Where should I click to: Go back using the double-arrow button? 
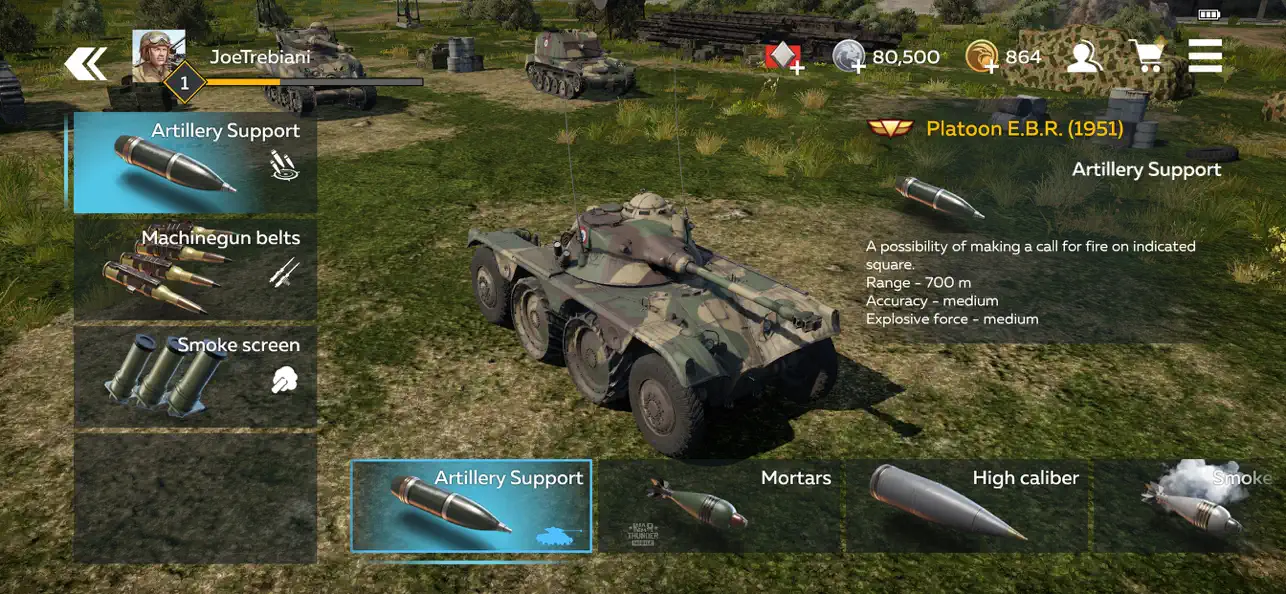[x=86, y=65]
